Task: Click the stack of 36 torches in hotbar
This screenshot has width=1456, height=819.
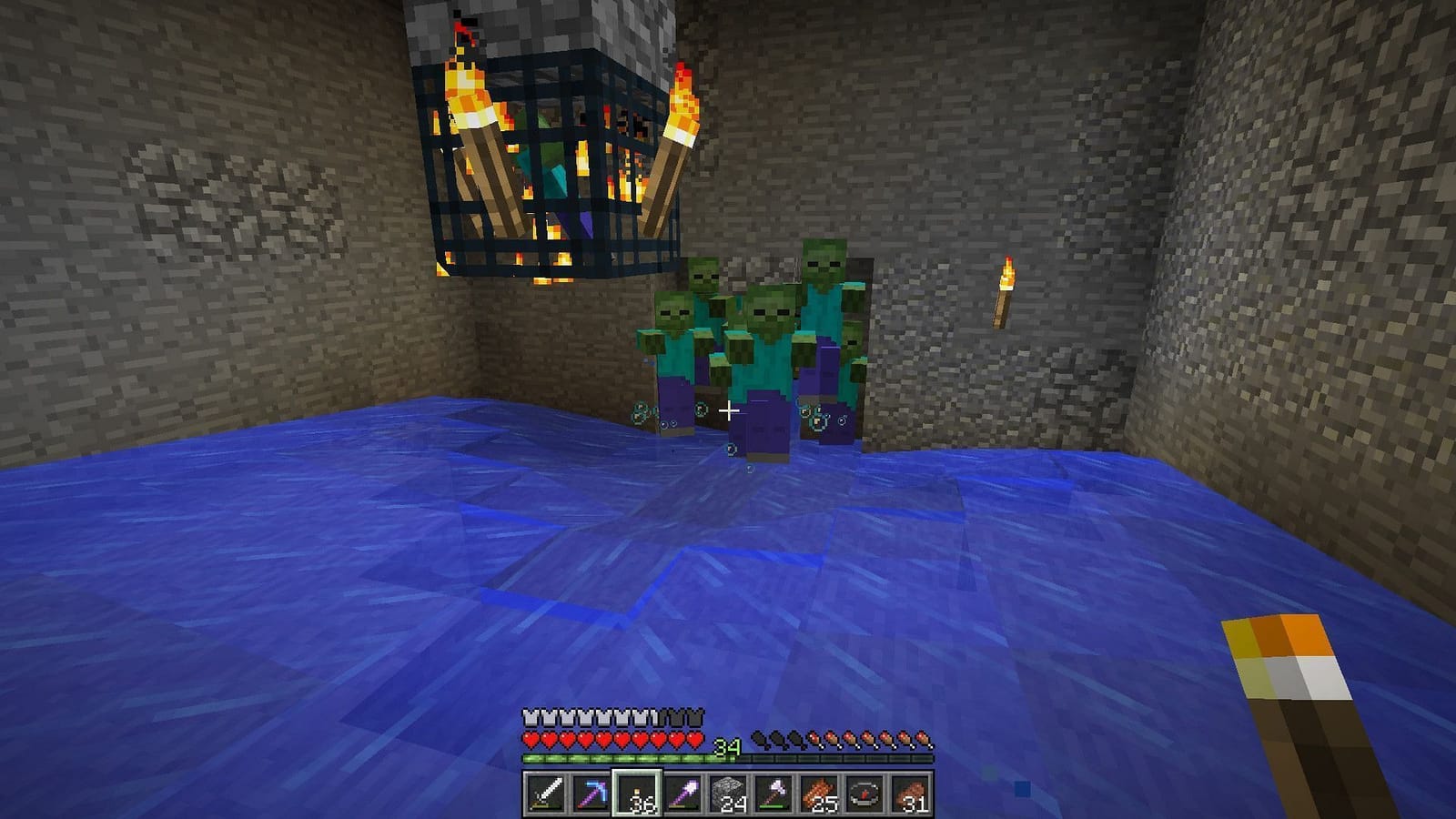Action: 636,792
